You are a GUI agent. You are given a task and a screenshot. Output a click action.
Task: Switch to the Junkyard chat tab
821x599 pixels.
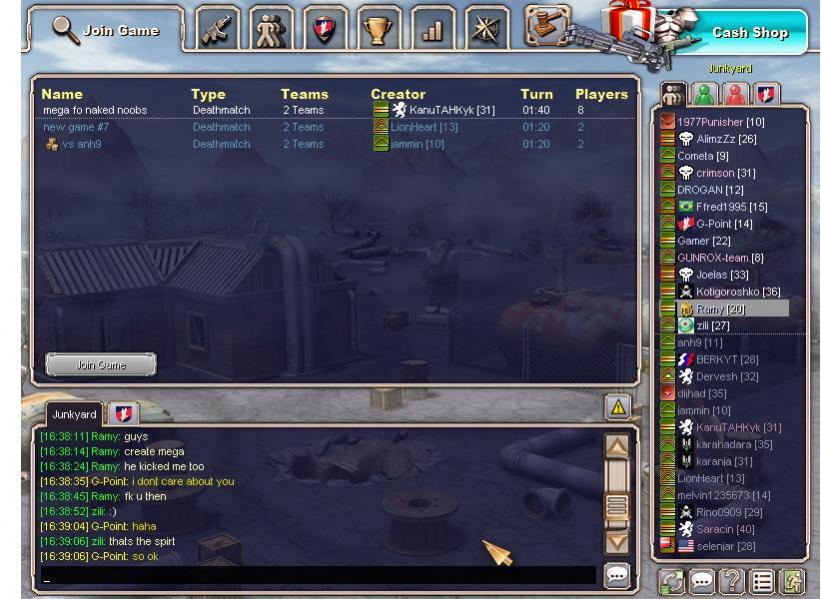coord(75,414)
